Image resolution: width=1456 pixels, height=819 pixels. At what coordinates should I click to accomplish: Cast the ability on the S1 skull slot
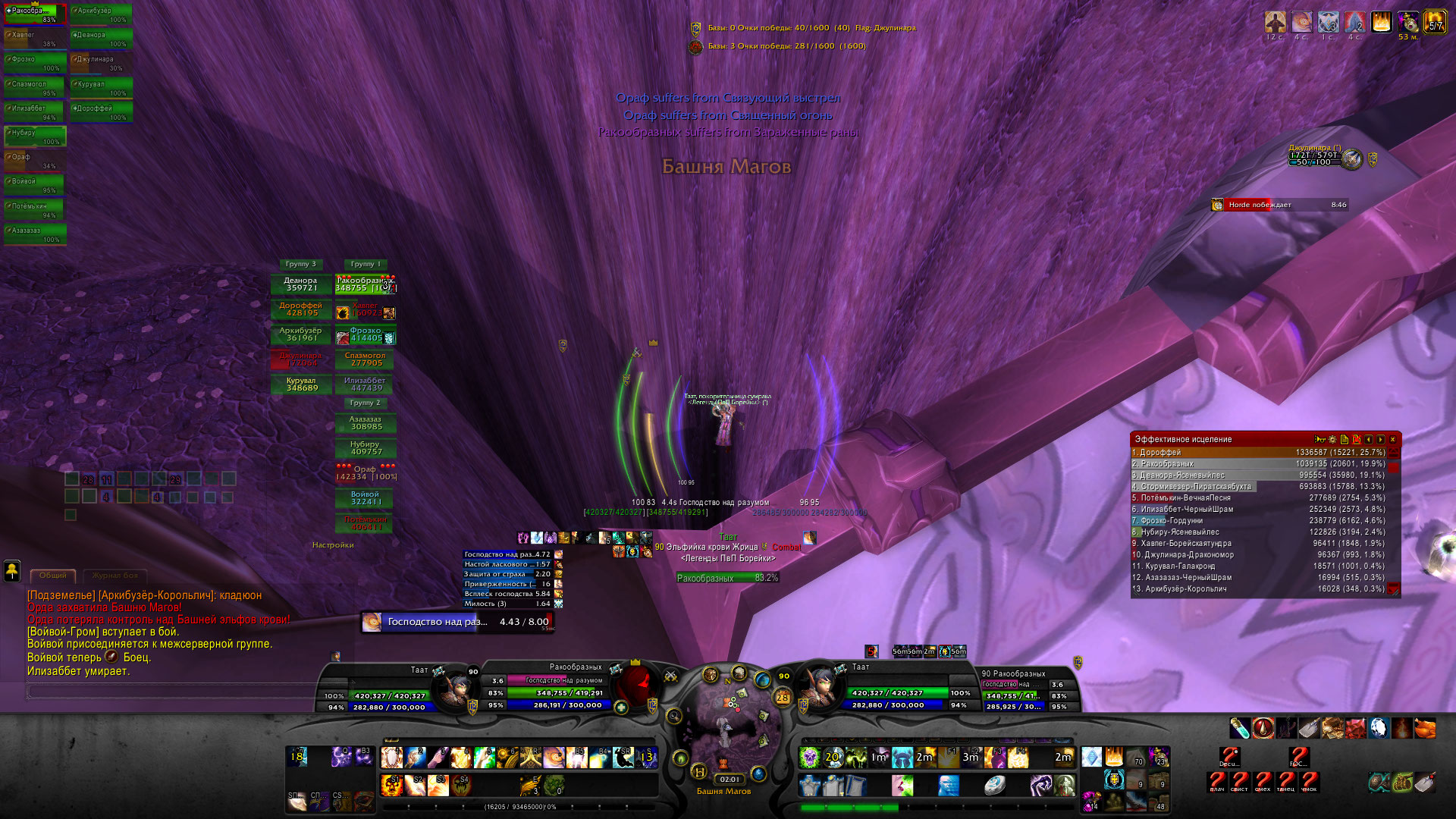[392, 784]
